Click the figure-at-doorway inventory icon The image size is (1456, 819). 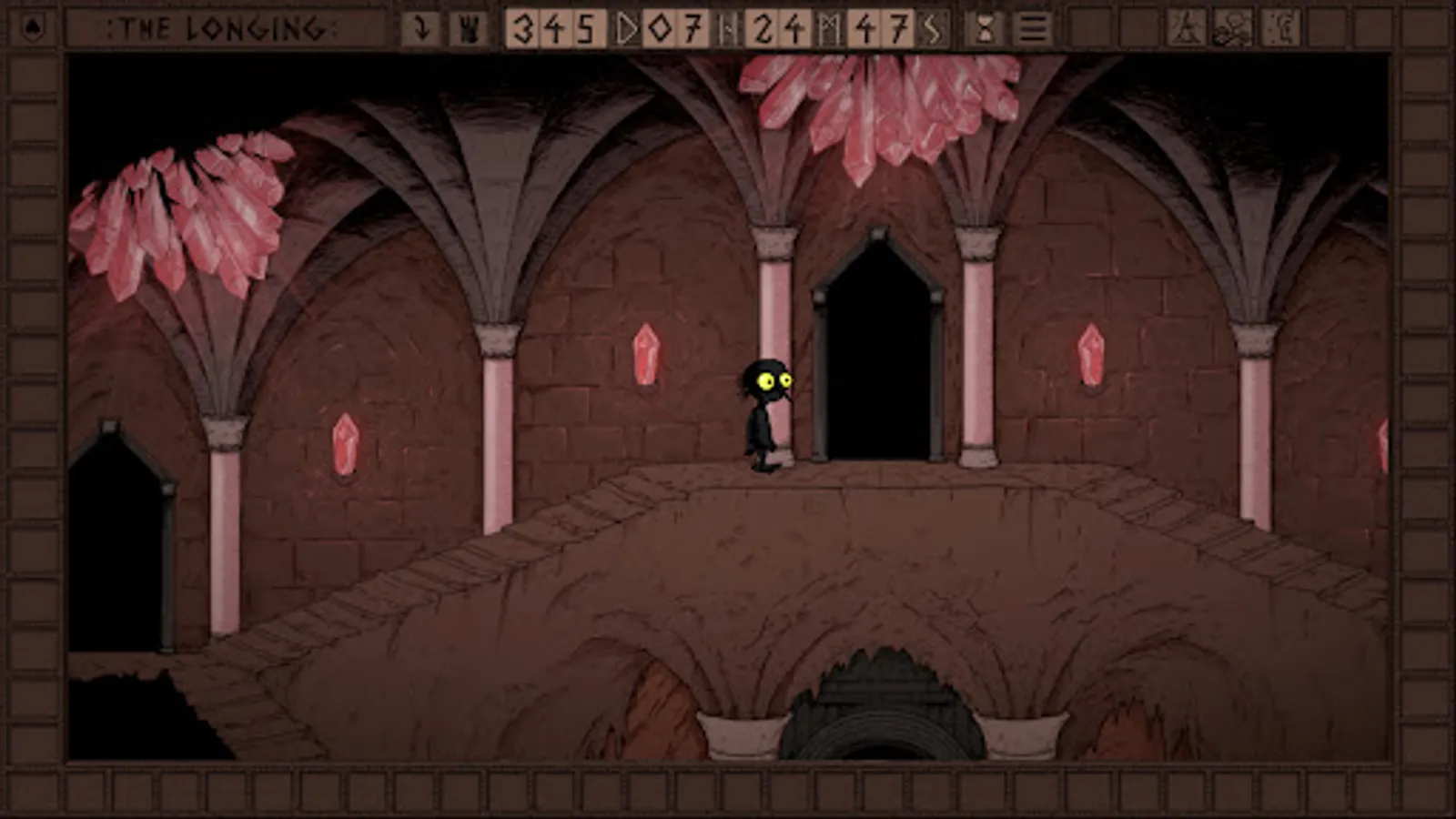click(x=1279, y=25)
